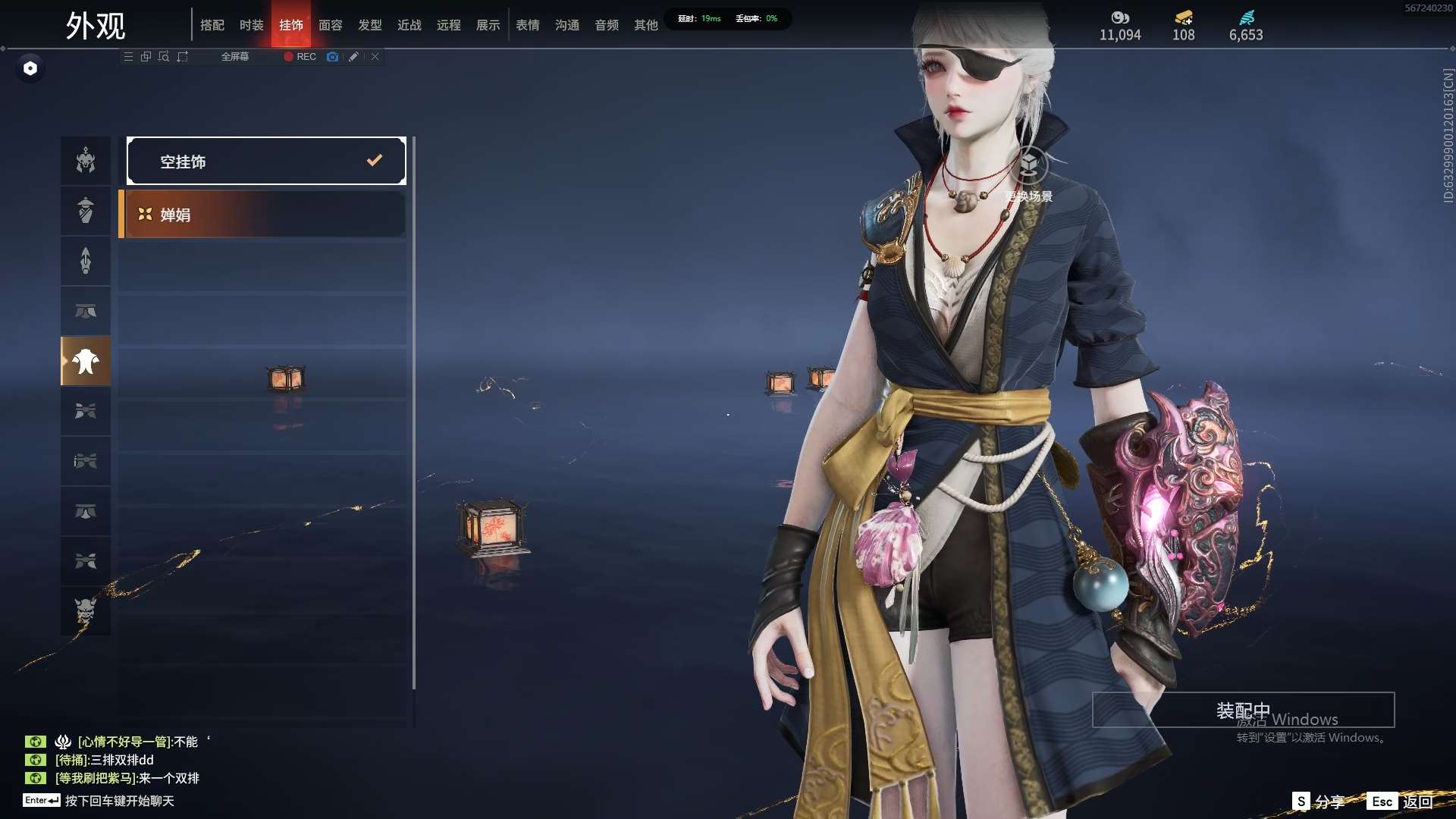Select the 挂饰 accessories tab
The width and height of the screenshot is (1456, 819).
click(x=291, y=25)
